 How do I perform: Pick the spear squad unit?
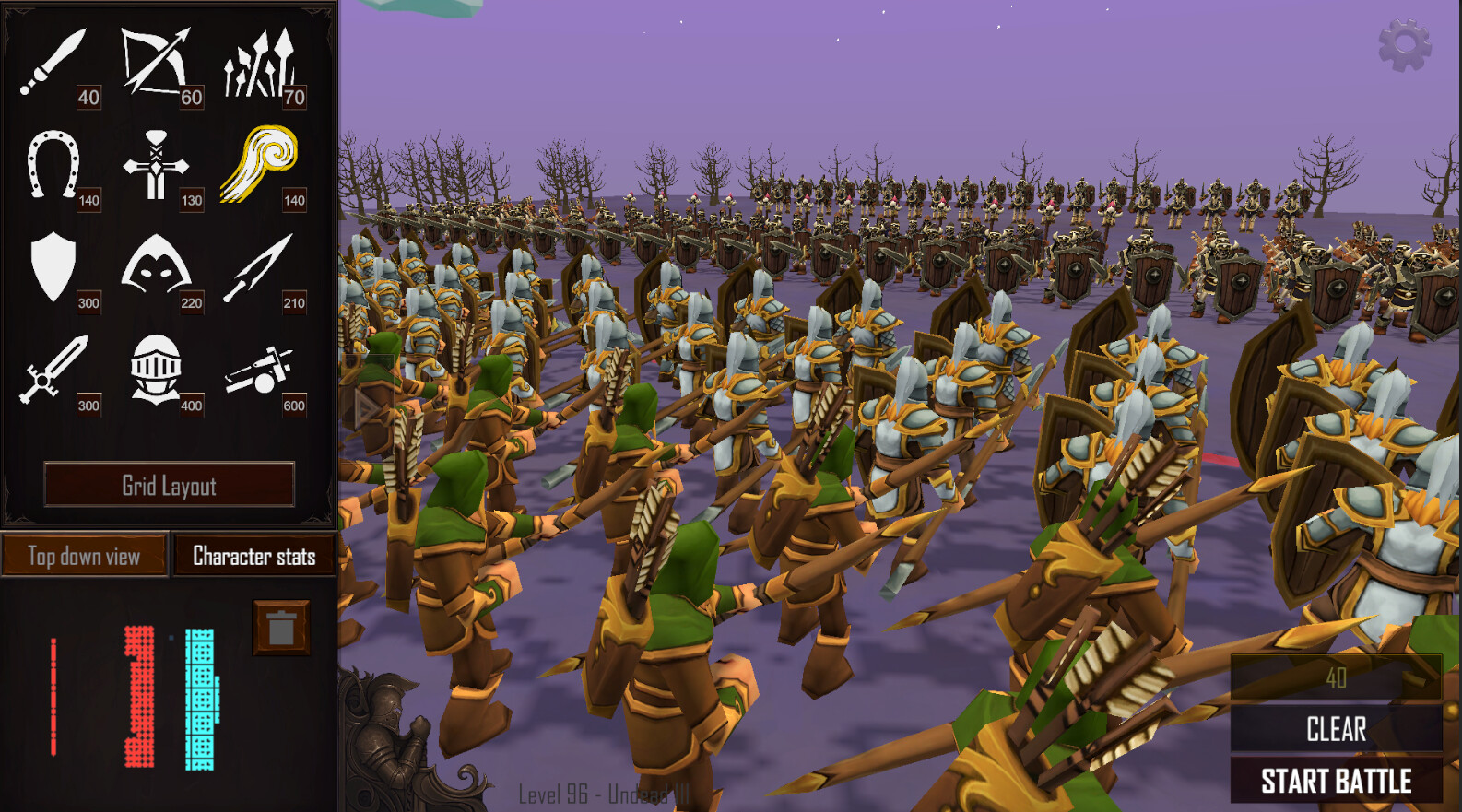[261, 60]
